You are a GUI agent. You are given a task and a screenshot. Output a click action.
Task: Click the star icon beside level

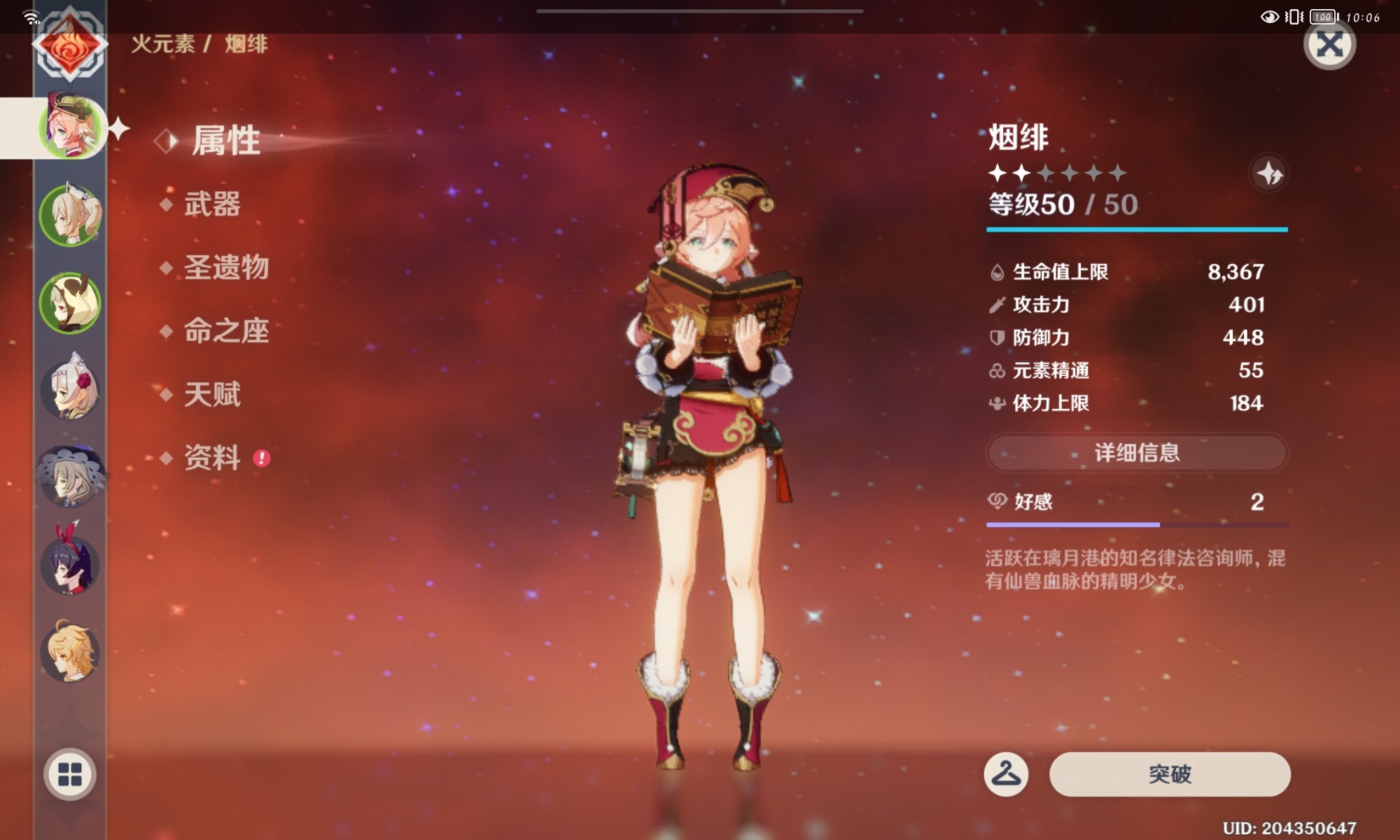pos(1268,173)
